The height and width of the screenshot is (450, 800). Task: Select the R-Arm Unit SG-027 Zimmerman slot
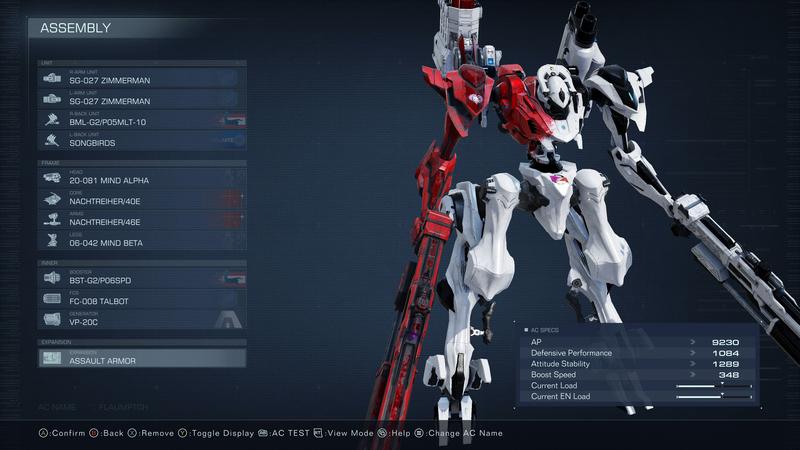pyautogui.click(x=142, y=78)
